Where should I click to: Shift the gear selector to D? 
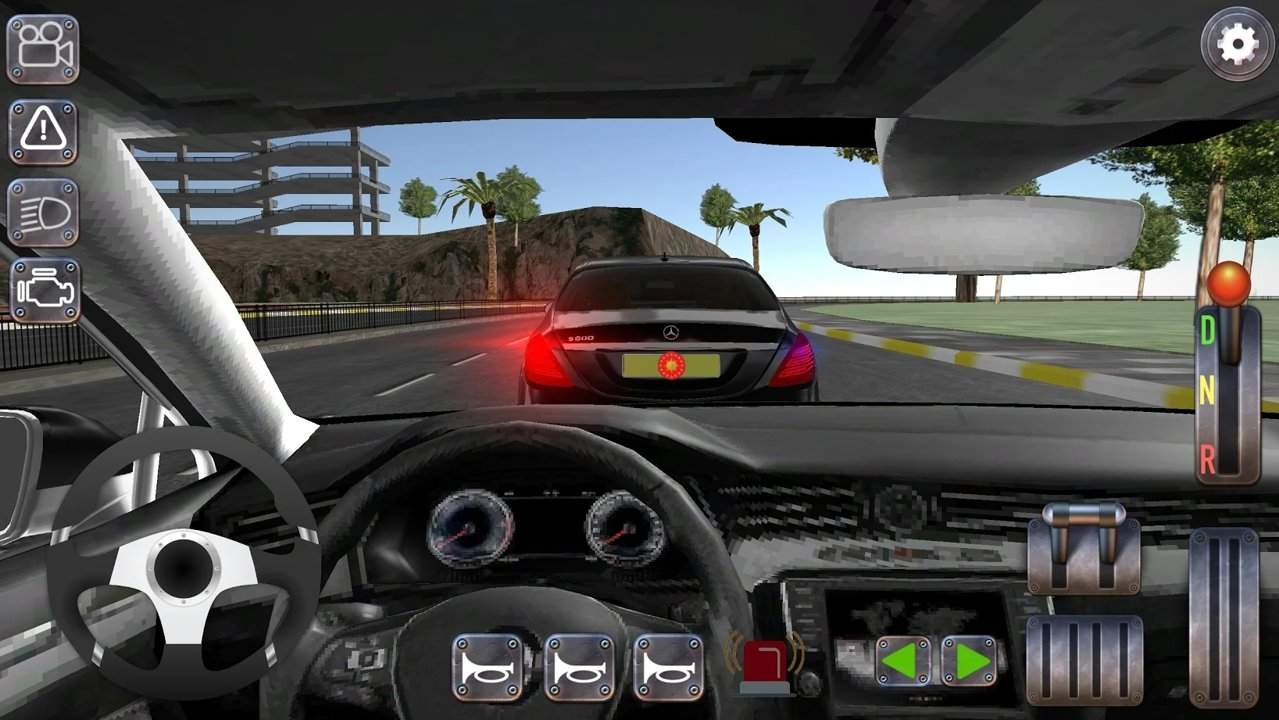tap(1207, 331)
